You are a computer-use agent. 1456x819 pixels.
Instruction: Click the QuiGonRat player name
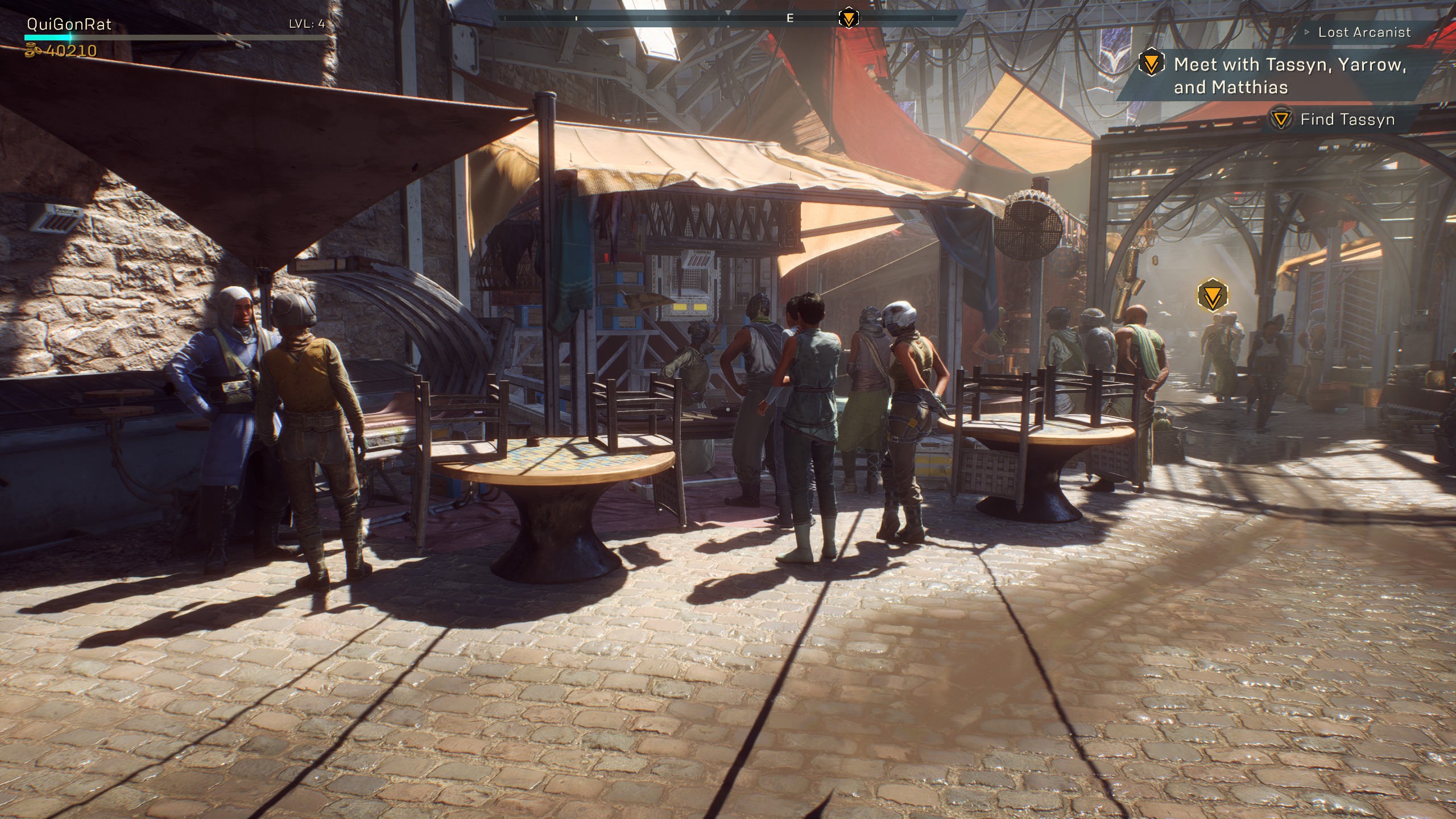click(69, 24)
